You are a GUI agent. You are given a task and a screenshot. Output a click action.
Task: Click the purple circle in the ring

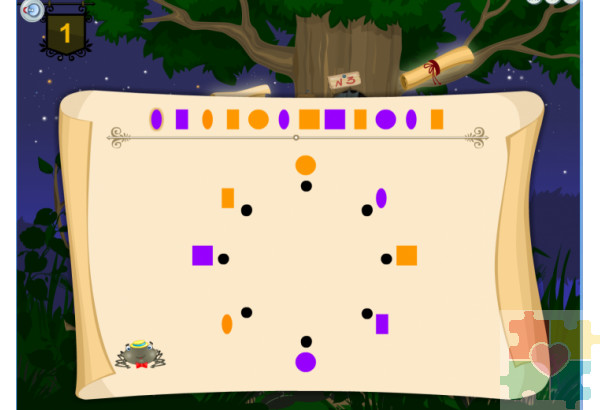pyautogui.click(x=306, y=362)
